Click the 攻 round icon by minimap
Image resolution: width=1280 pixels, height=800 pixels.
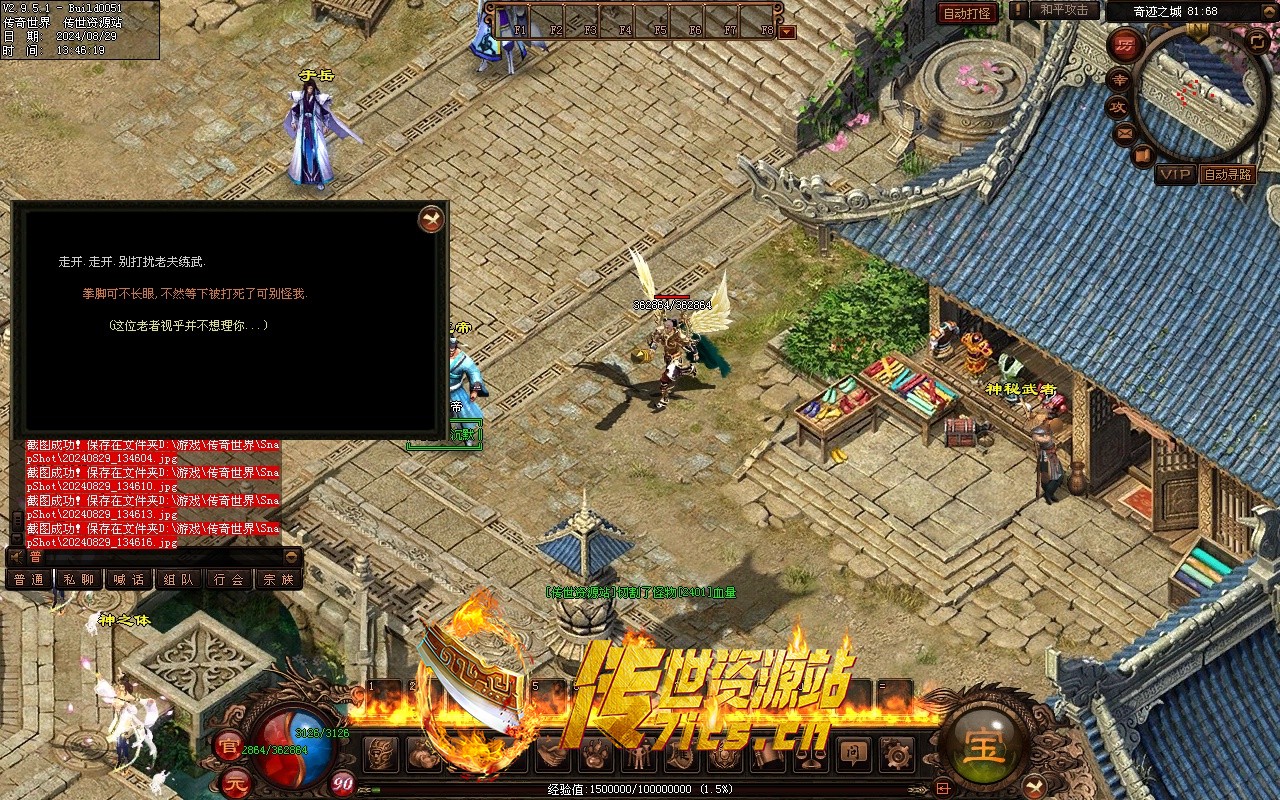1118,106
